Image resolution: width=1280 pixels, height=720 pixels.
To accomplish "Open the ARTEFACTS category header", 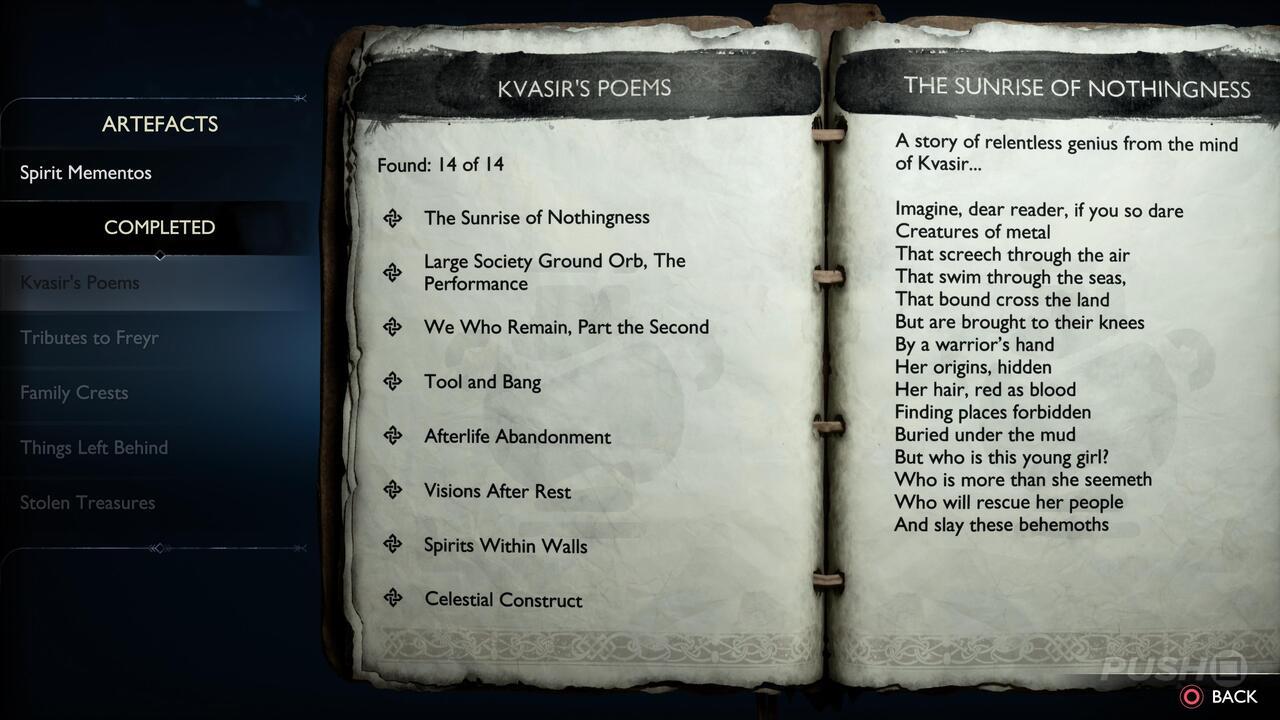I will (x=159, y=124).
